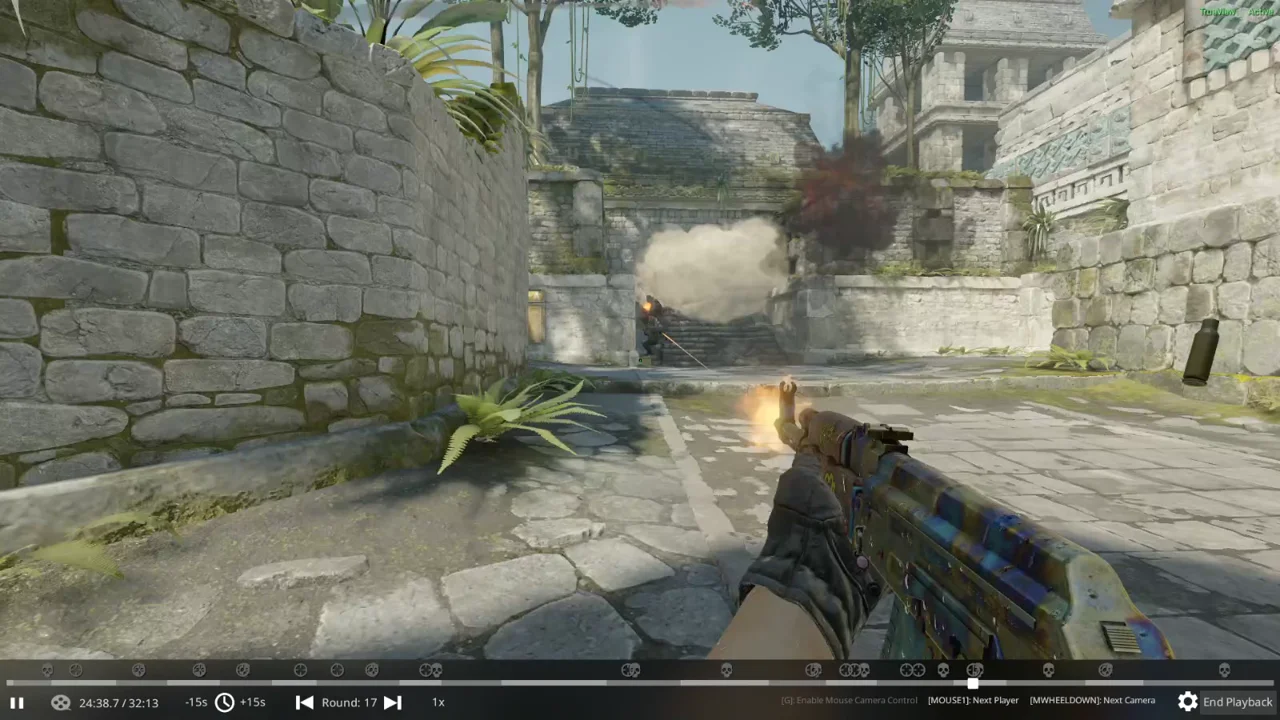The width and height of the screenshot is (1280, 720).
Task: Click the clock icon between skip buttons
Action: click(224, 702)
